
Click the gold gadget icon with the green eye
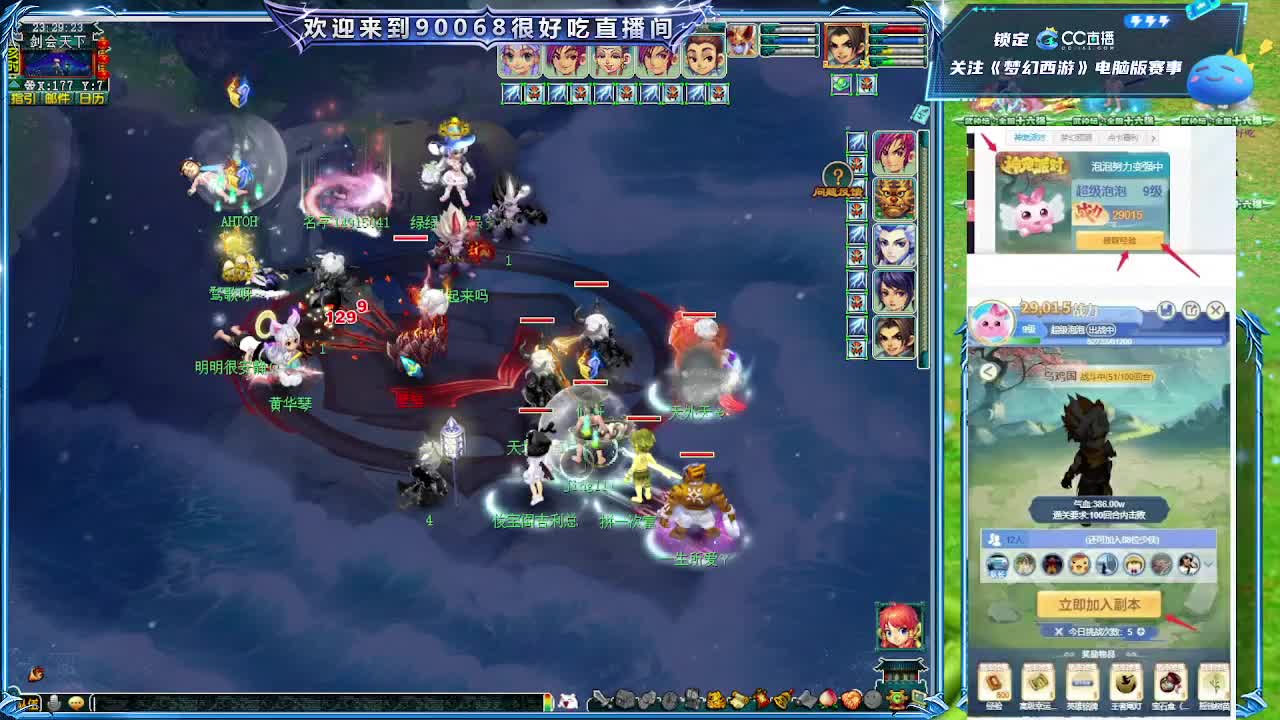pyautogui.click(x=894, y=701)
